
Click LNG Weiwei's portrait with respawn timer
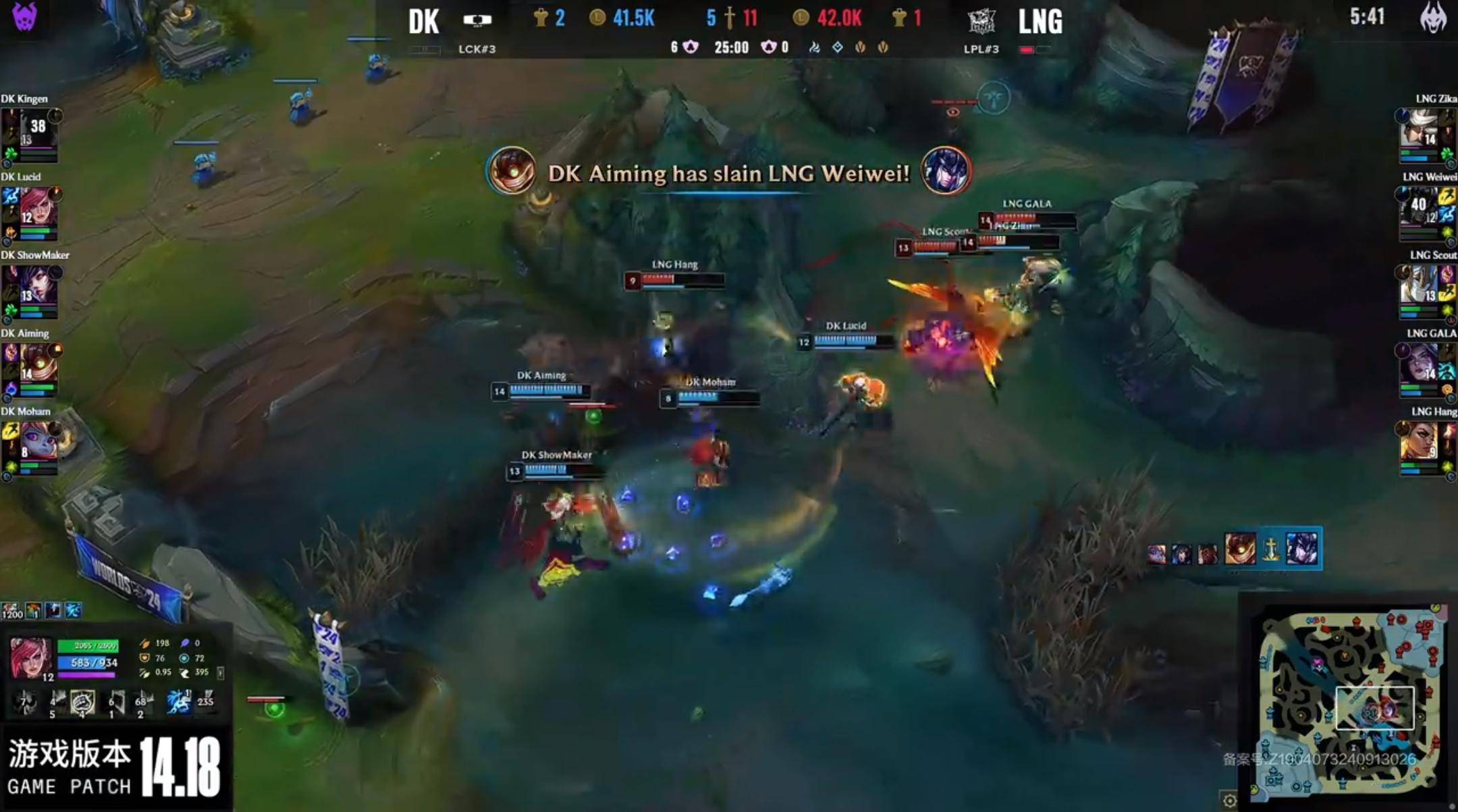(x=1419, y=207)
